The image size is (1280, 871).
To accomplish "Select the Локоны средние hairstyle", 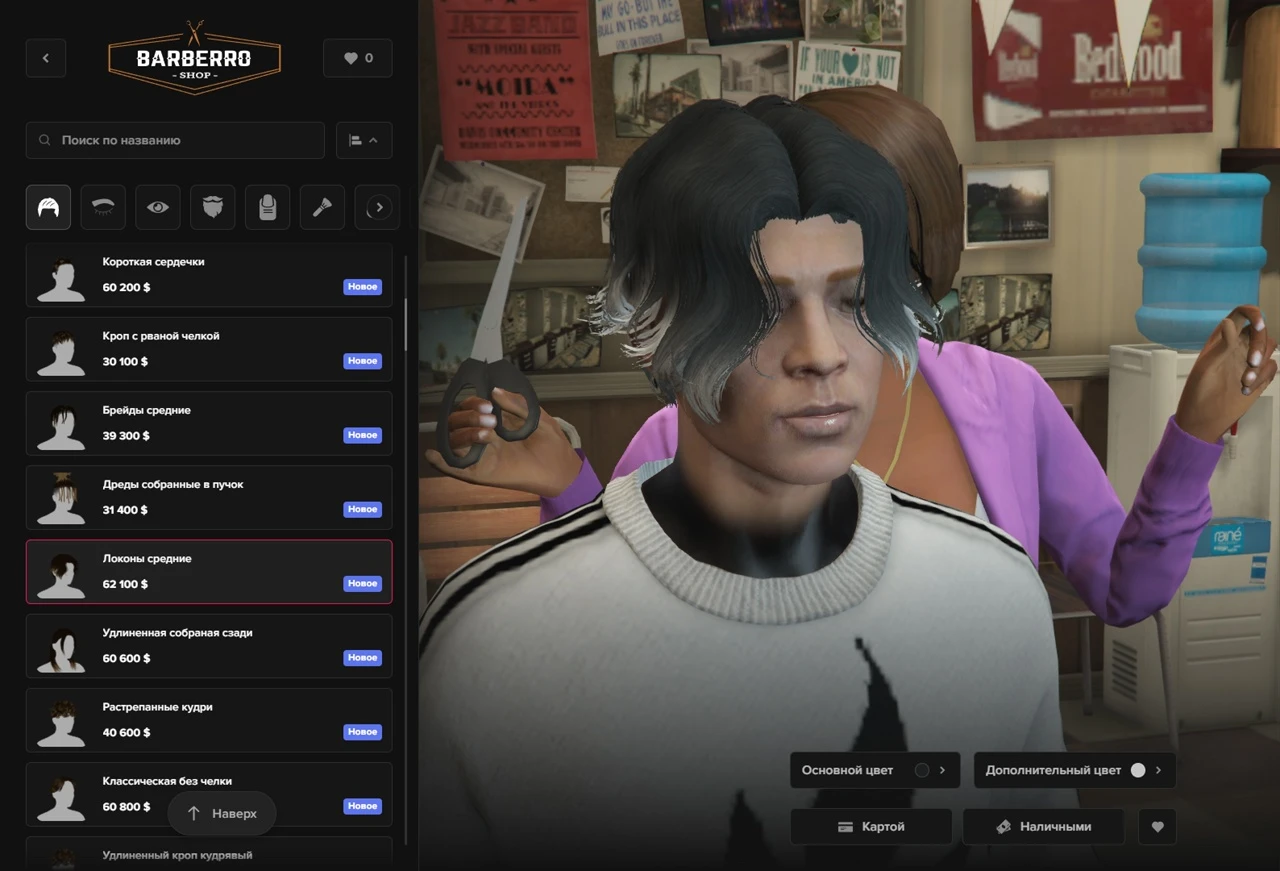I will tap(209, 572).
